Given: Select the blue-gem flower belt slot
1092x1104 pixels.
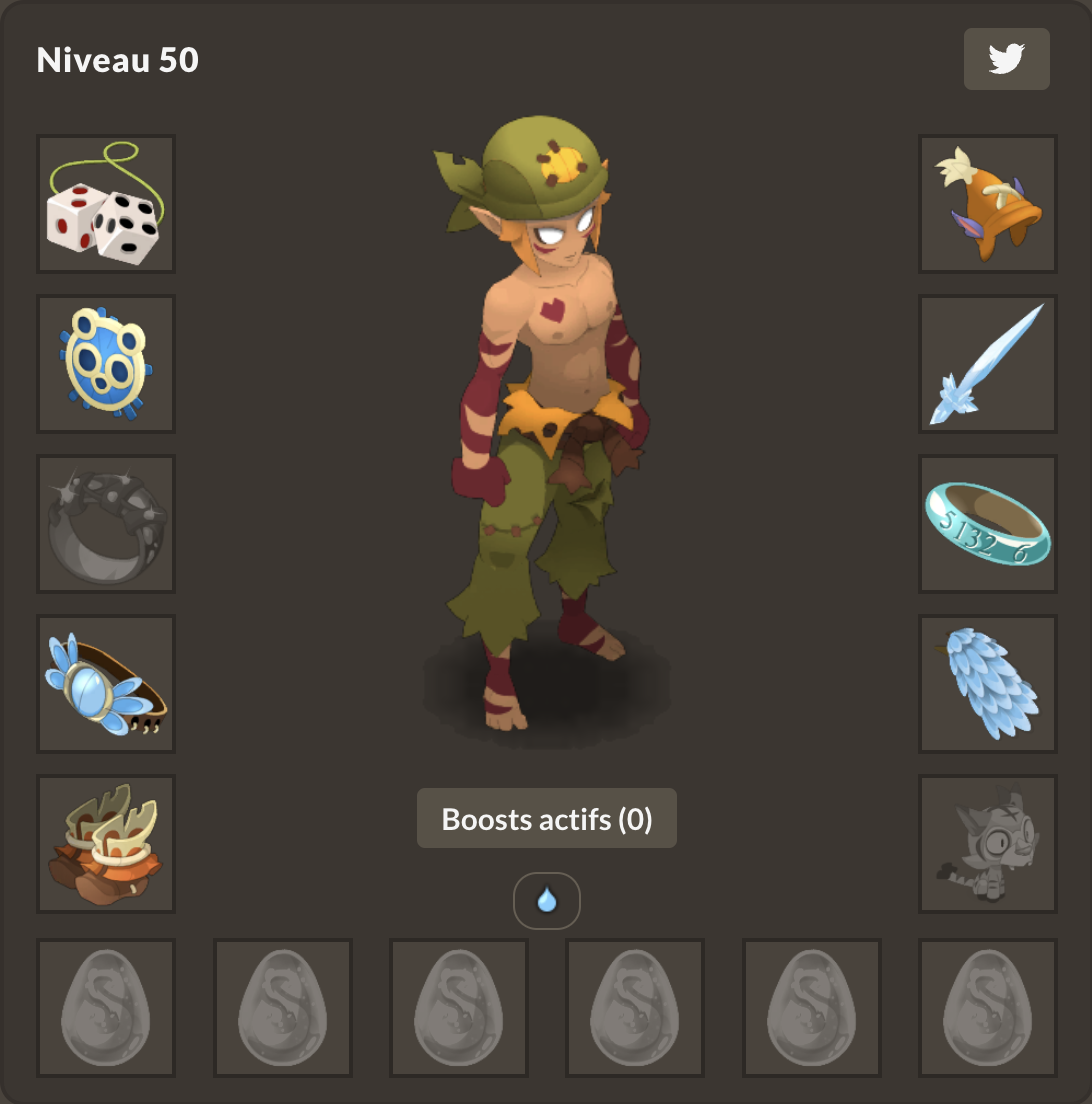Looking at the screenshot, I should [106, 684].
